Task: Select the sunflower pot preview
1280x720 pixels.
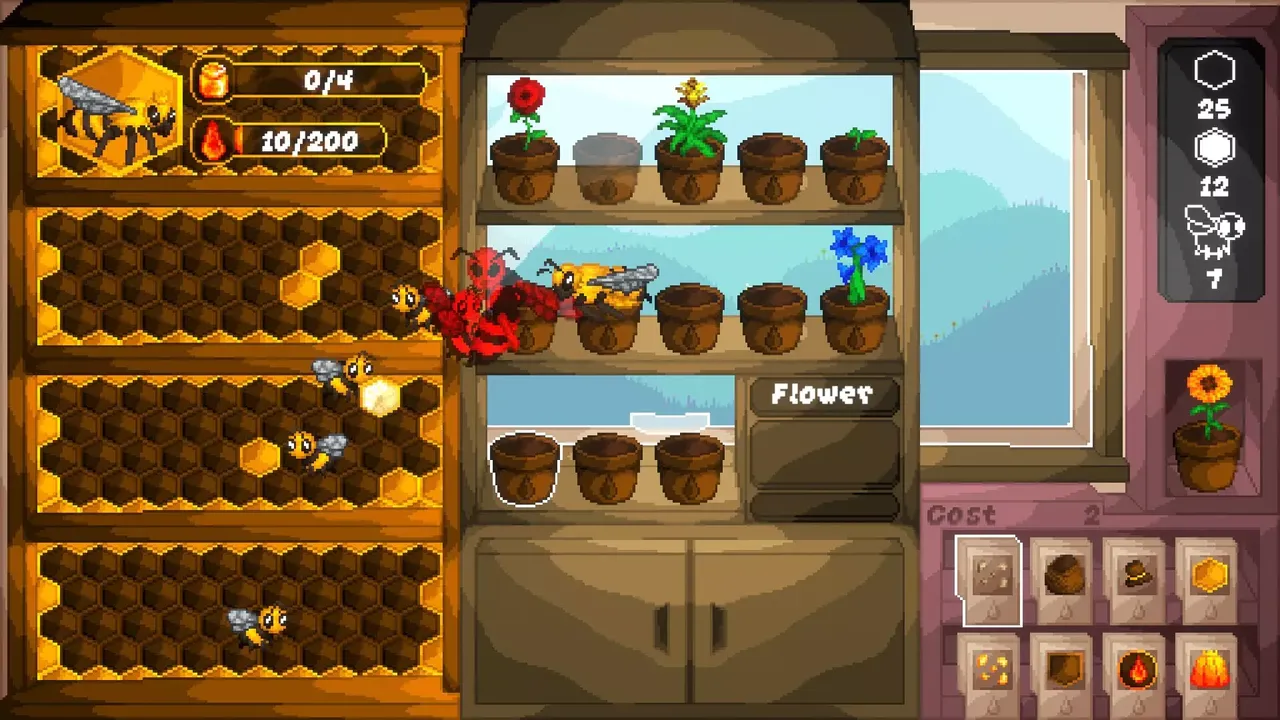Action: 1208,430
